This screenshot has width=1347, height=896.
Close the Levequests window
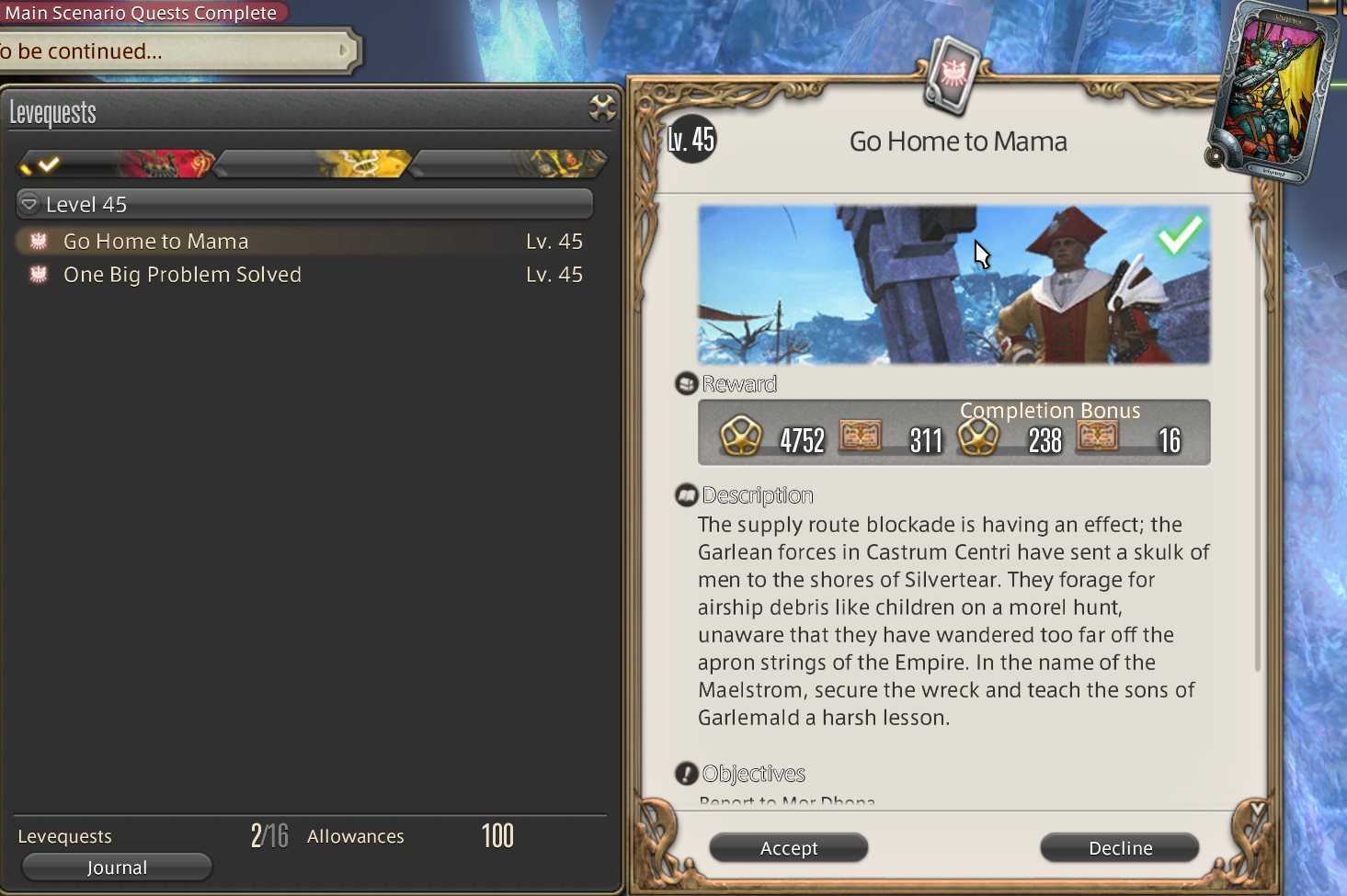[602, 108]
